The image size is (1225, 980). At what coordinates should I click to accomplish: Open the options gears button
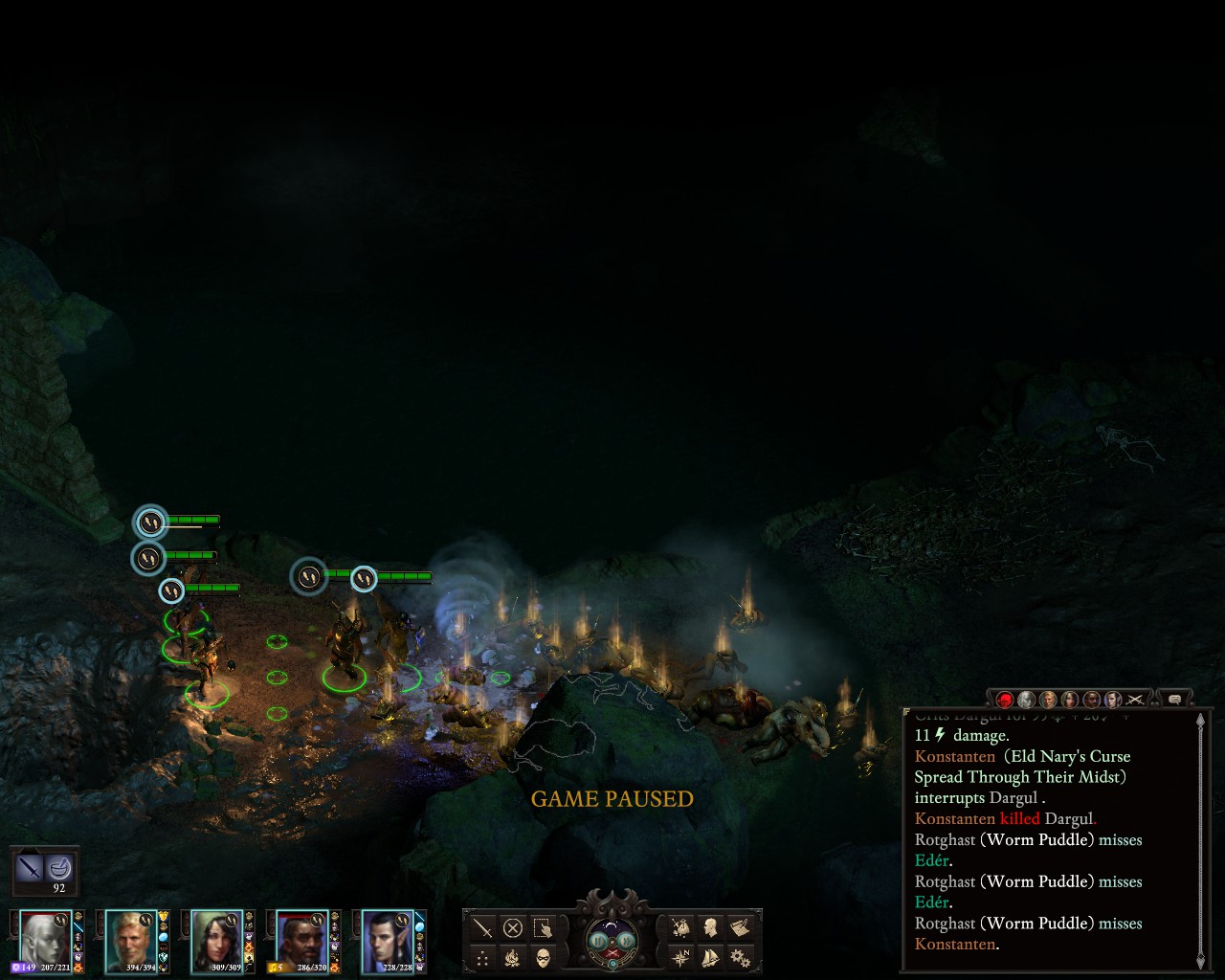pos(739,956)
